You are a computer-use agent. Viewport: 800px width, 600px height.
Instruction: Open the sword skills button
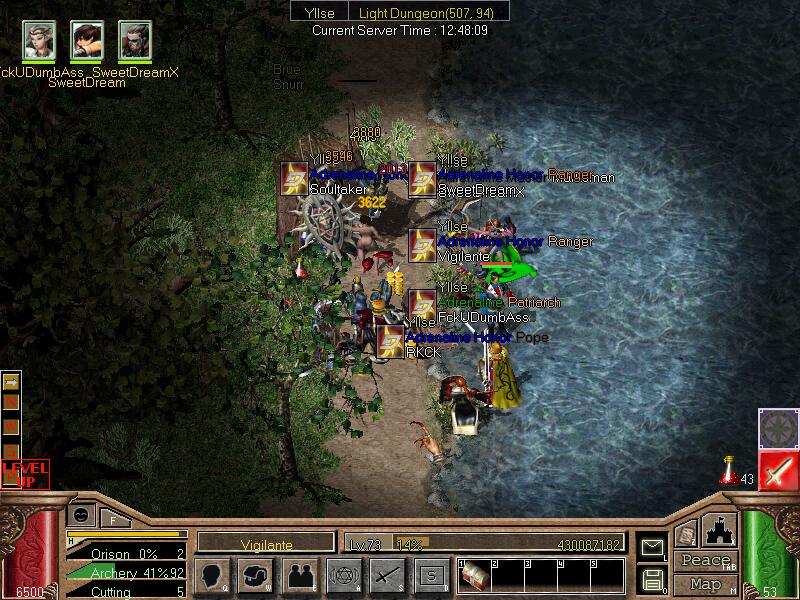point(387,575)
